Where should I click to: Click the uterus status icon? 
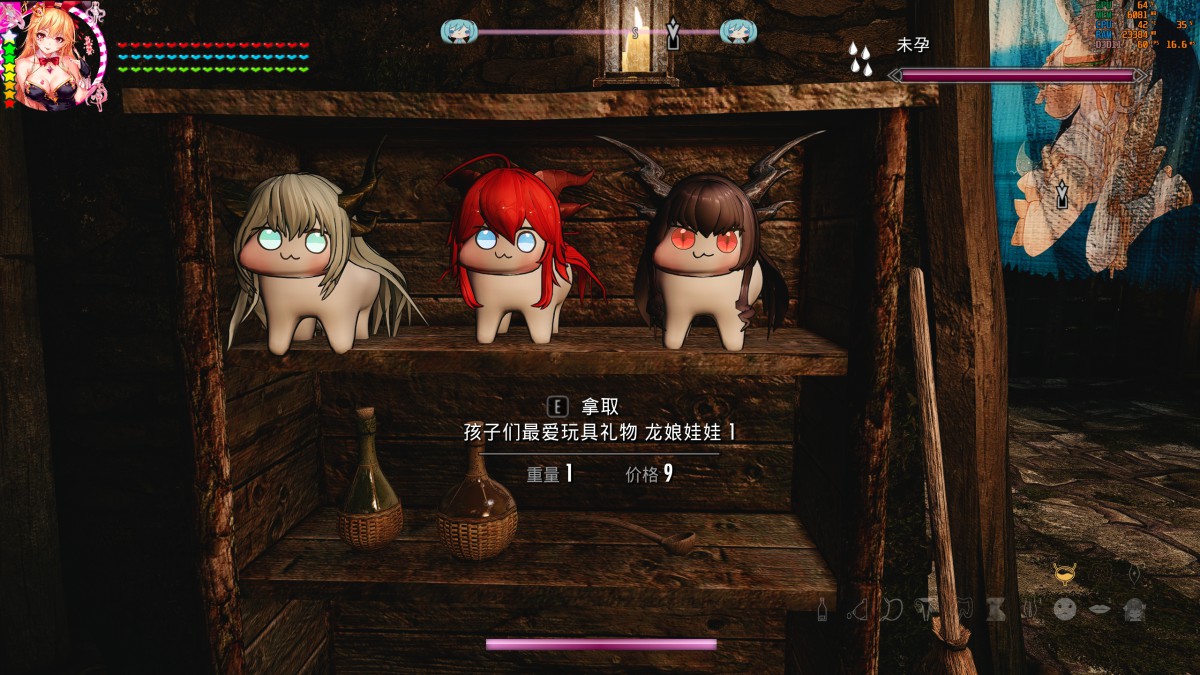[927, 608]
